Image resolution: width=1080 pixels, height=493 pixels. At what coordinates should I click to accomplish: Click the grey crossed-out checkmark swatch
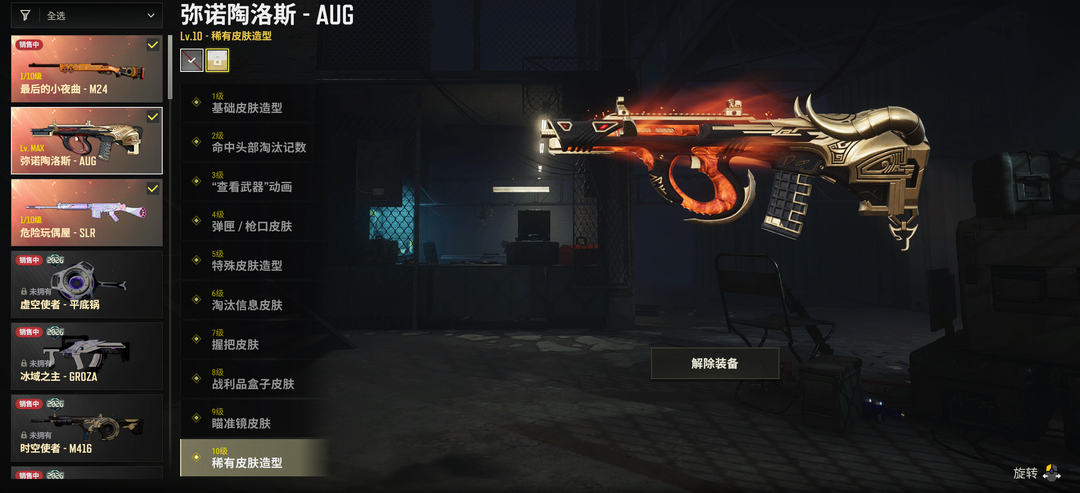(x=191, y=60)
